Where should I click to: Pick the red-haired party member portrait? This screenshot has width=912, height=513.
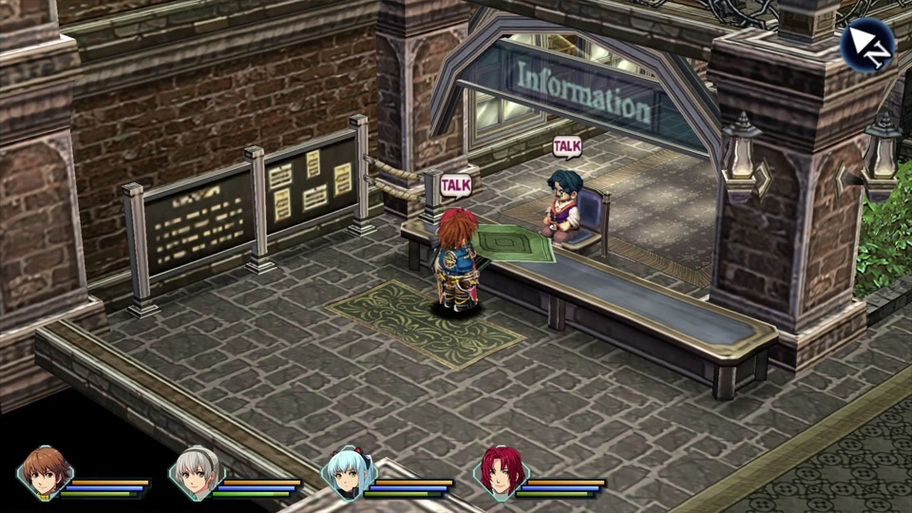pyautogui.click(x=500, y=472)
